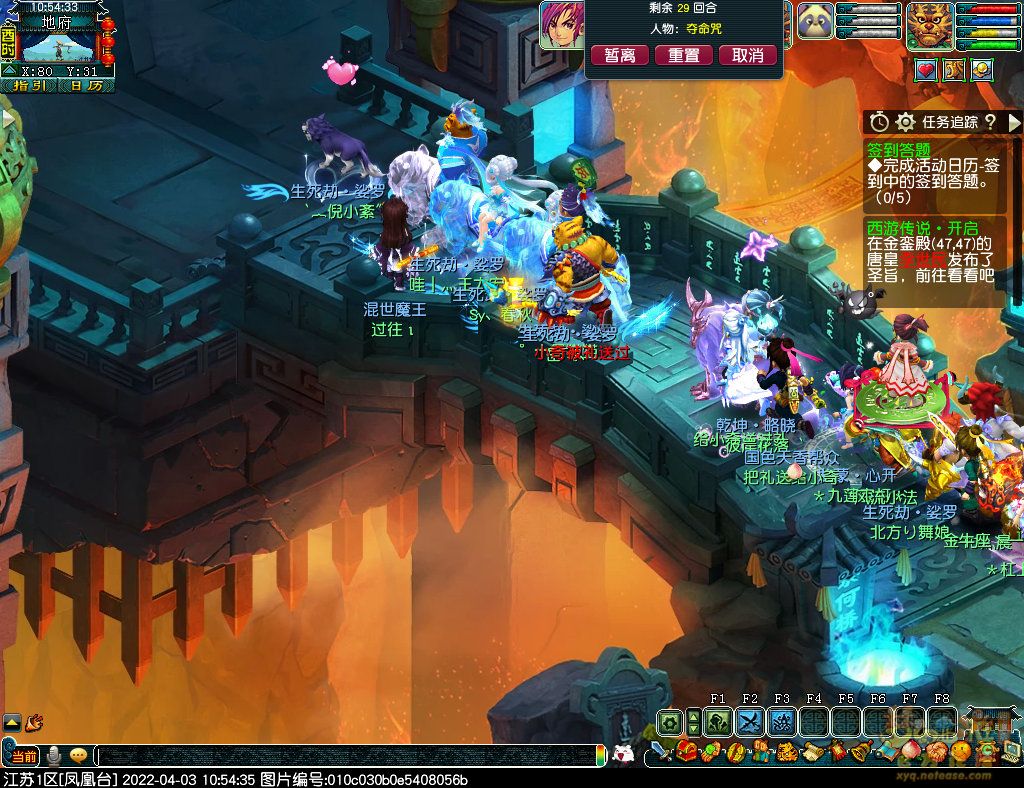The image size is (1024, 788).
Task: Open the treasure chest icon in the bottom bar
Action: tap(687, 752)
